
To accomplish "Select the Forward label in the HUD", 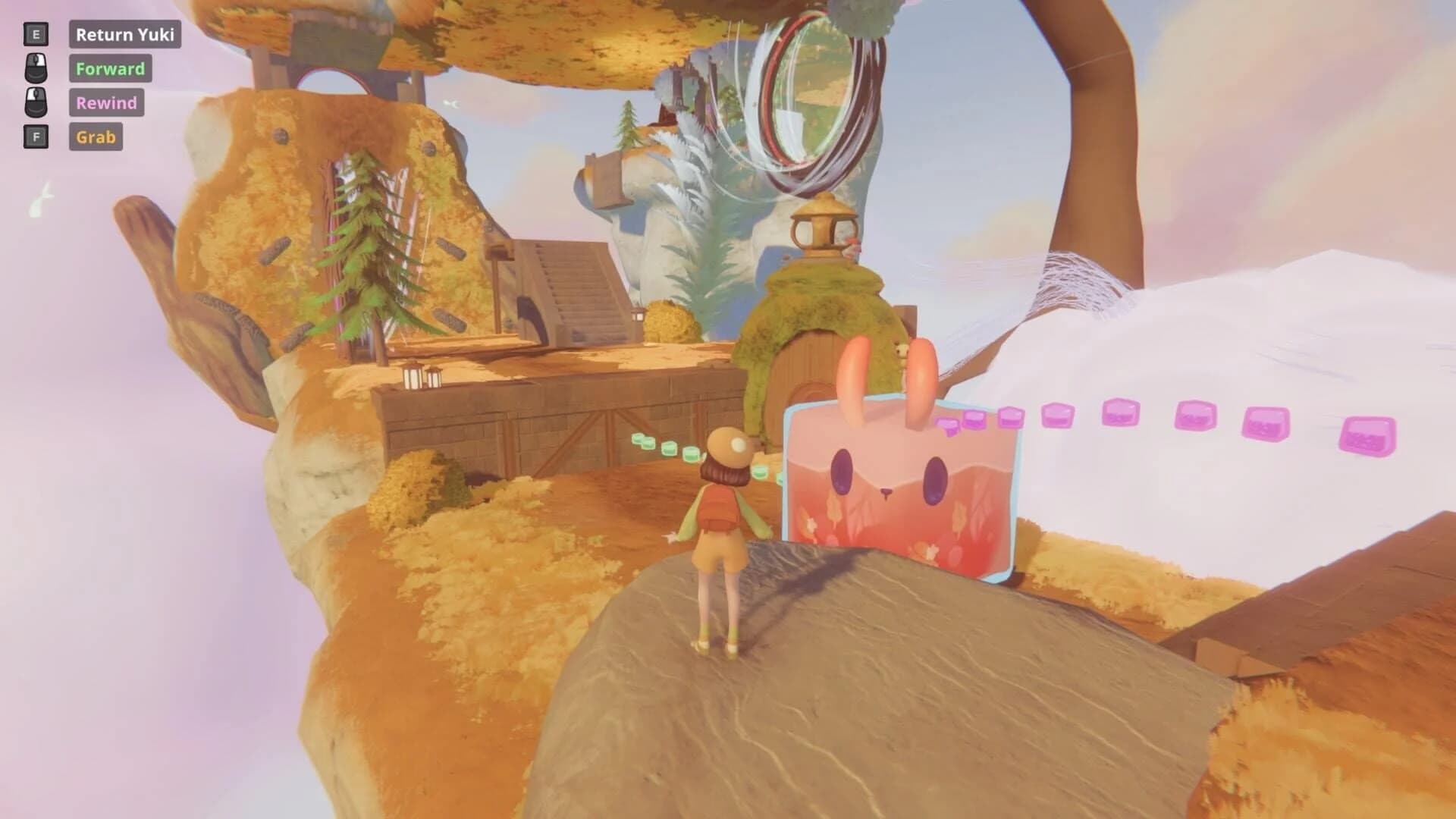I will (110, 68).
